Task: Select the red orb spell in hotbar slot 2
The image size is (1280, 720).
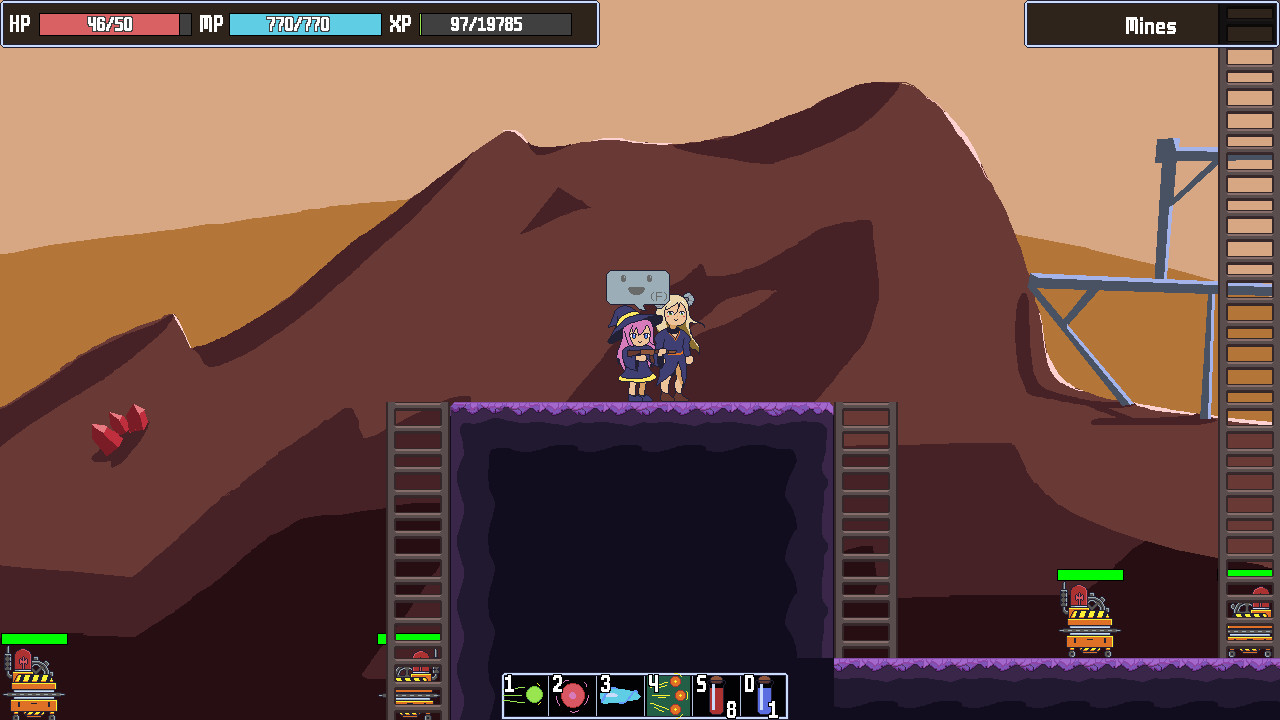Action: pos(570,695)
